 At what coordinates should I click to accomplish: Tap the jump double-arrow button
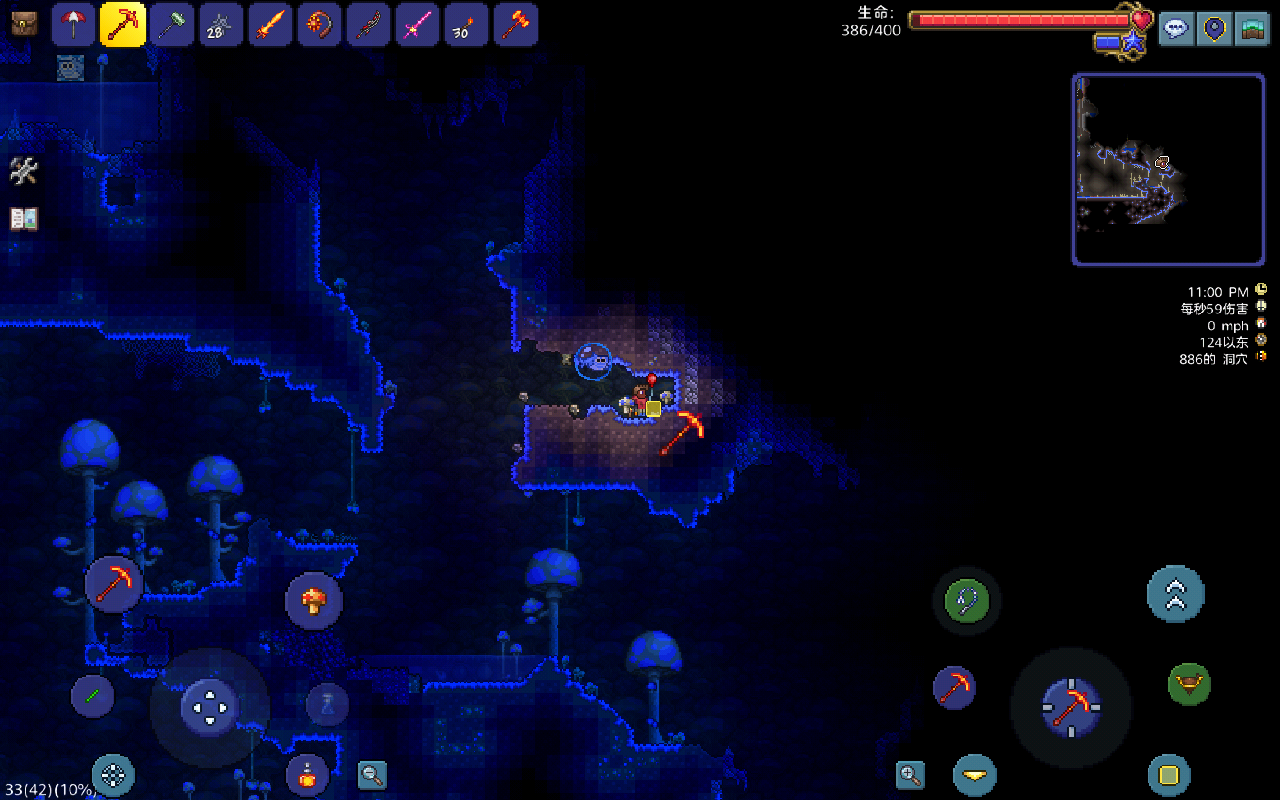(1175, 594)
